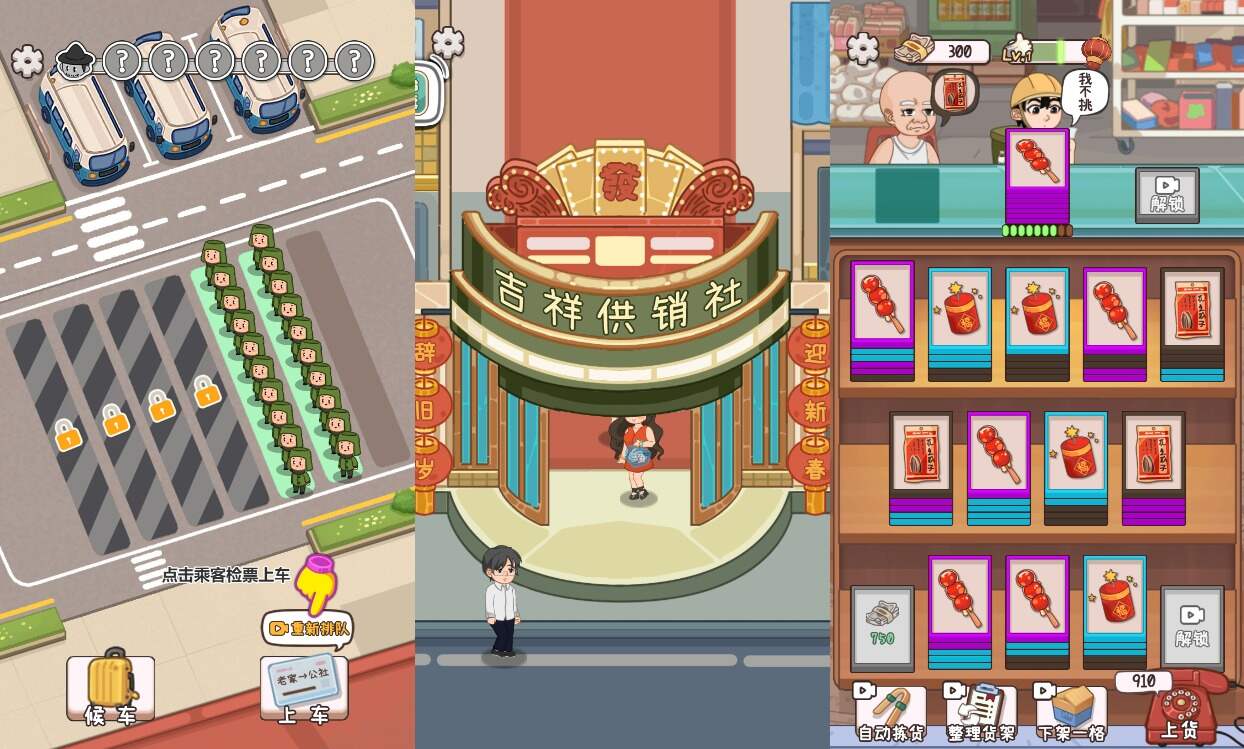This screenshot has height=749, width=1244.
Task: Pick the candied haw card on the middle shelf
Action: 998,455
